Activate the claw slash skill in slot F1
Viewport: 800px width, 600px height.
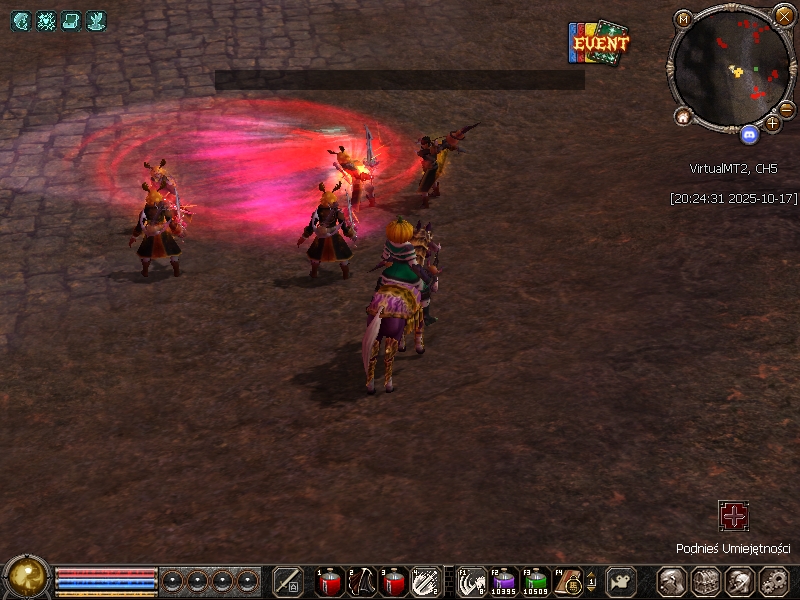472,581
